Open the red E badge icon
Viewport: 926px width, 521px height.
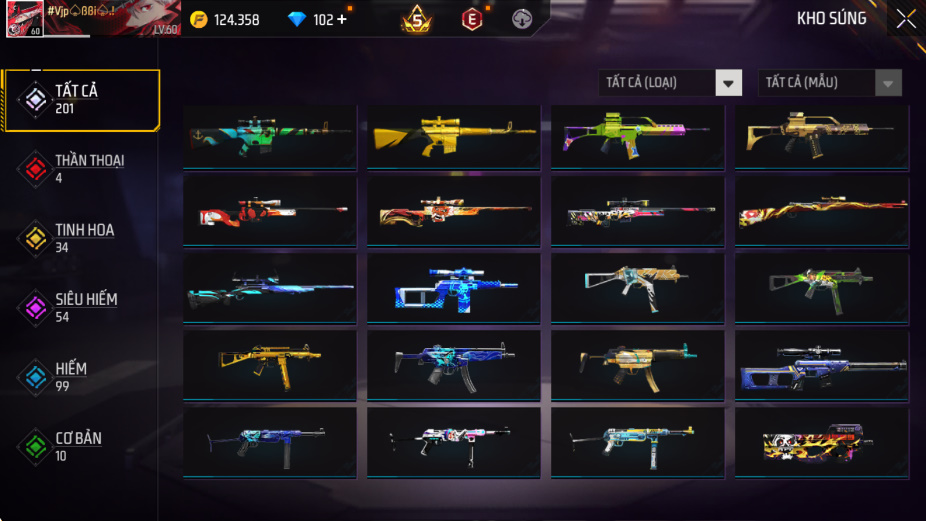click(x=472, y=19)
